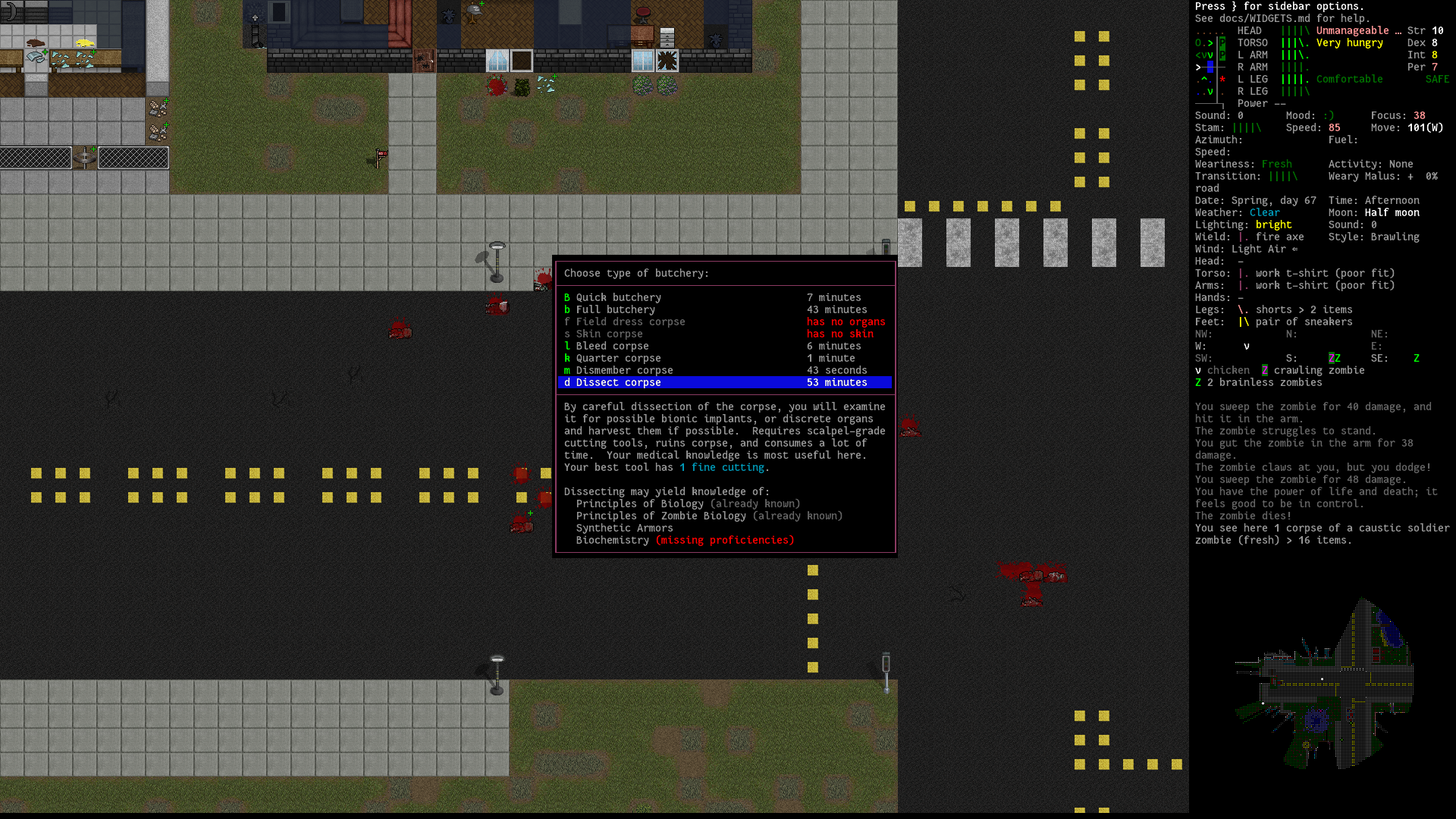1456x819 pixels.
Task: Select the Bleed corpse option
Action: pyautogui.click(x=611, y=346)
